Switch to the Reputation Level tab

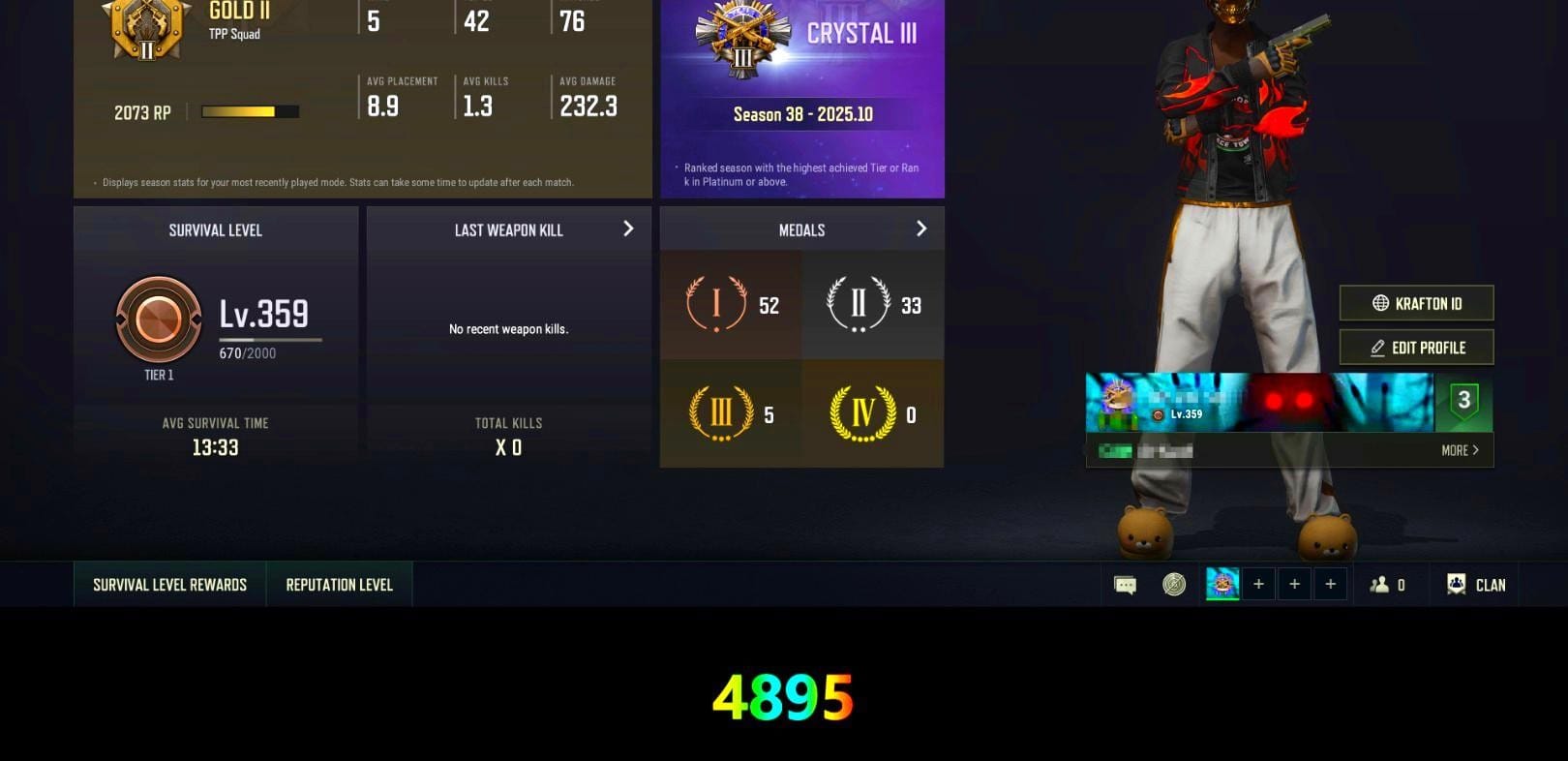tap(339, 584)
